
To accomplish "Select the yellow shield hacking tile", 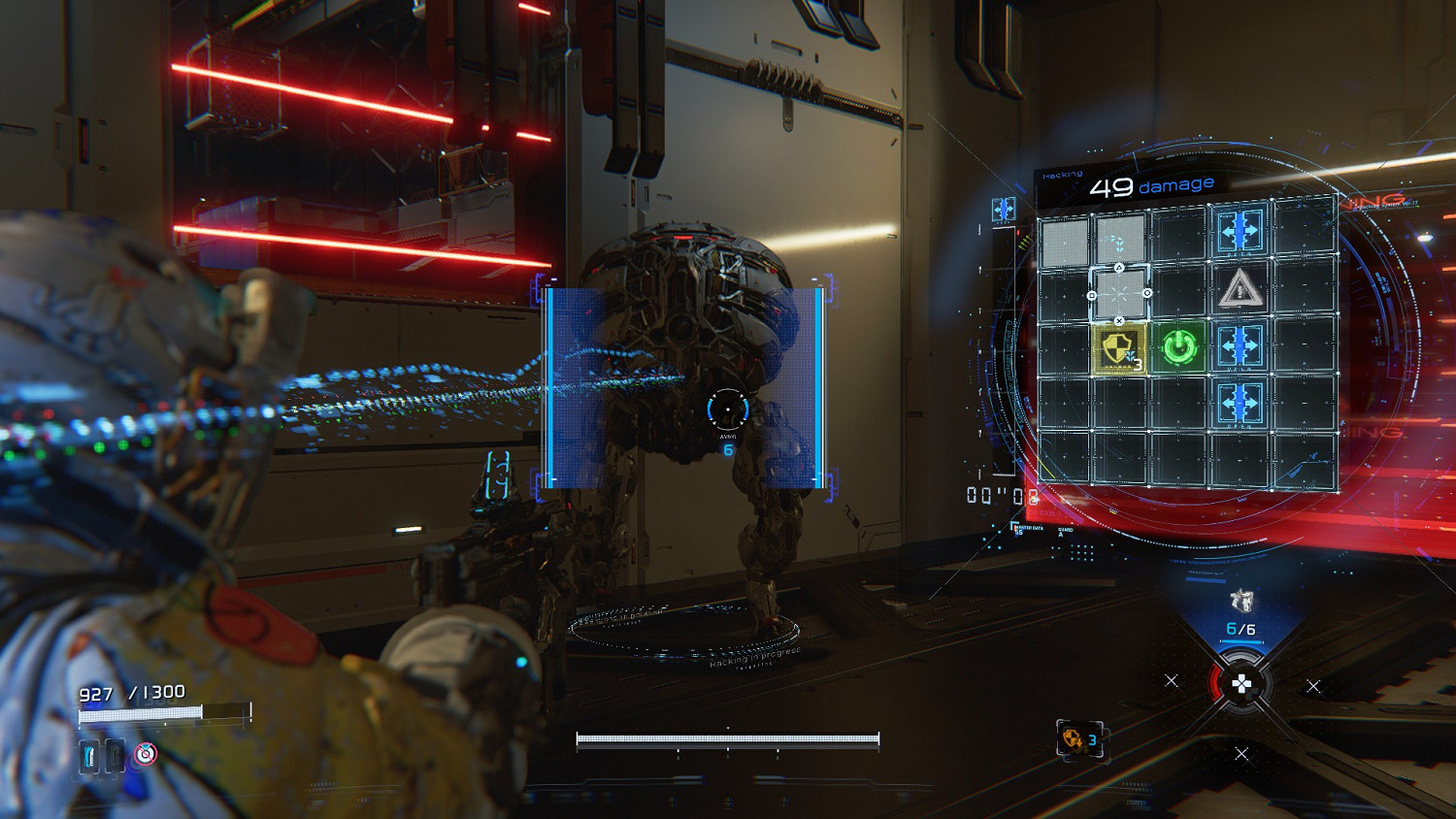I will pyautogui.click(x=1119, y=348).
